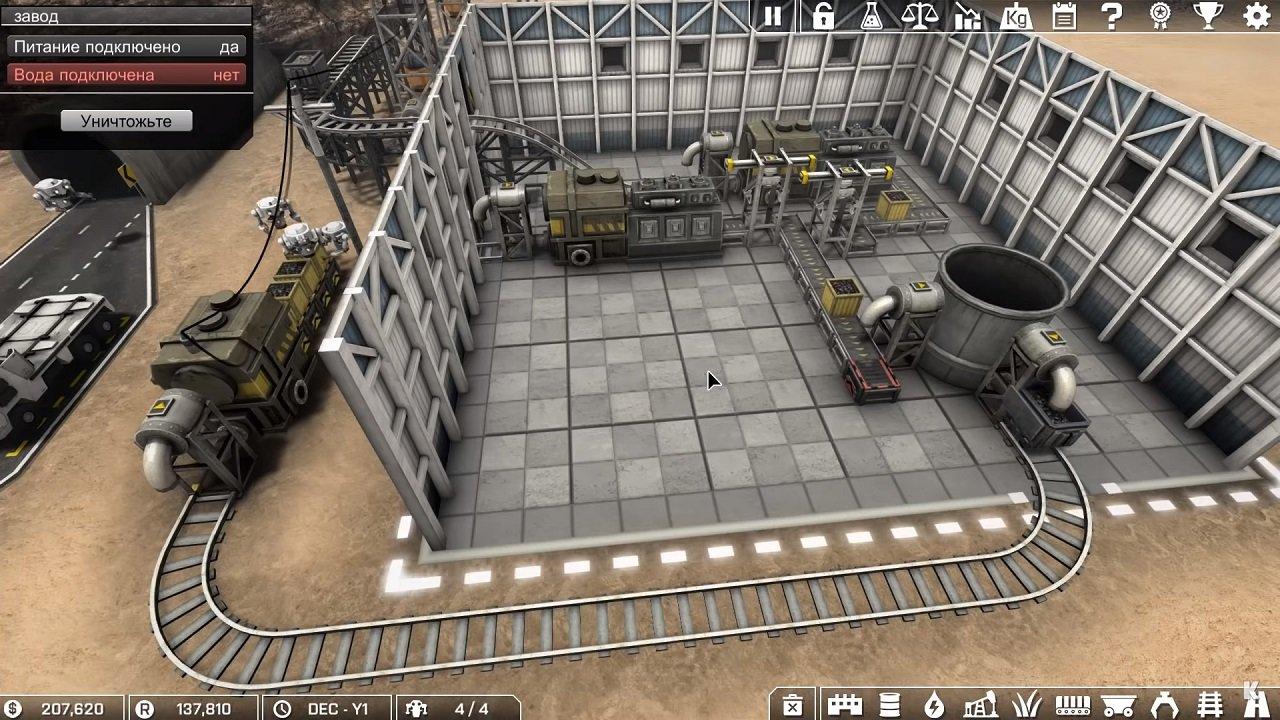Show the declining bar chart statistics
The image size is (1280, 720).
[968, 16]
